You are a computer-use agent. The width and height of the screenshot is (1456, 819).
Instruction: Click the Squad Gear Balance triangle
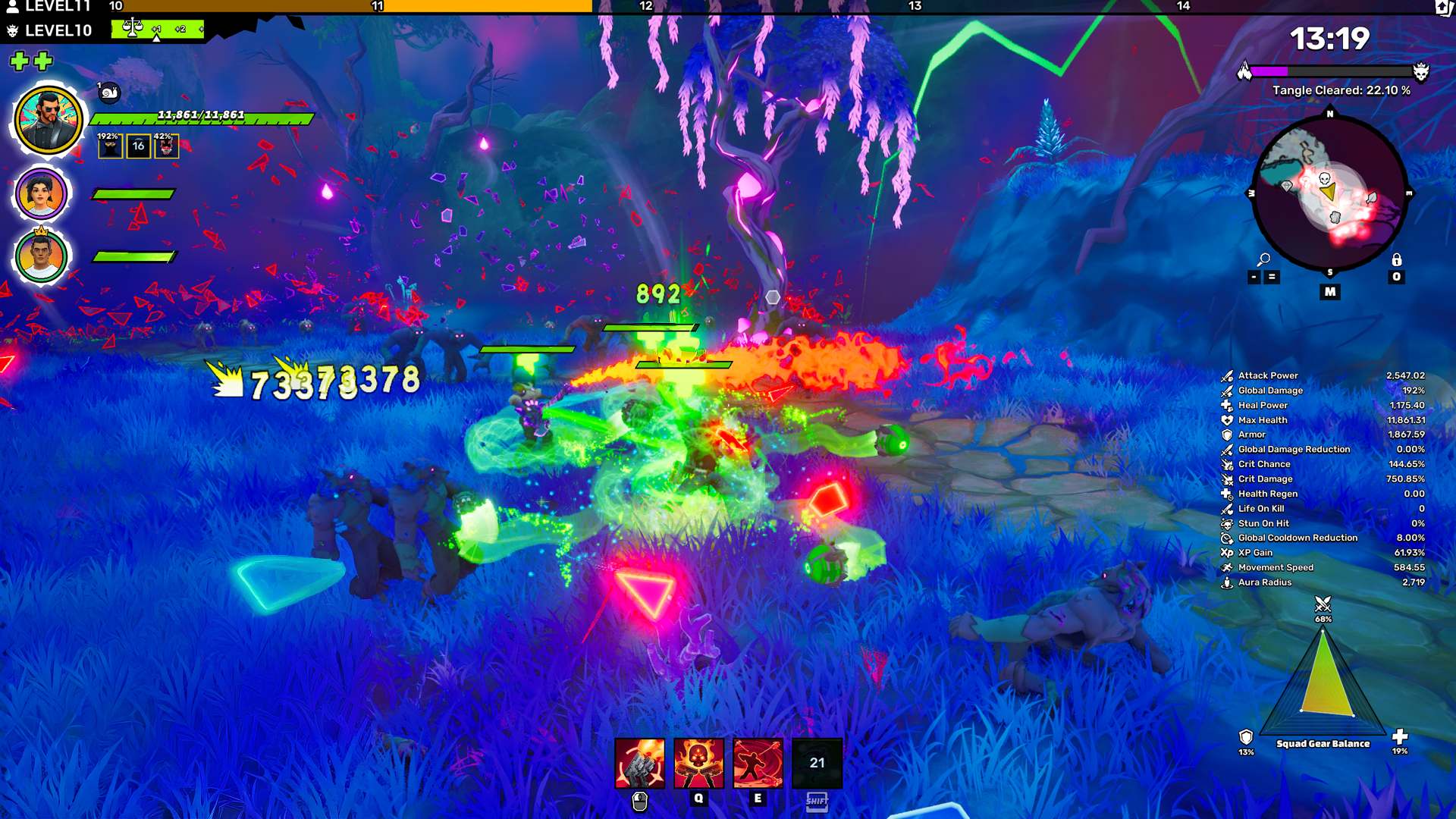click(1324, 676)
